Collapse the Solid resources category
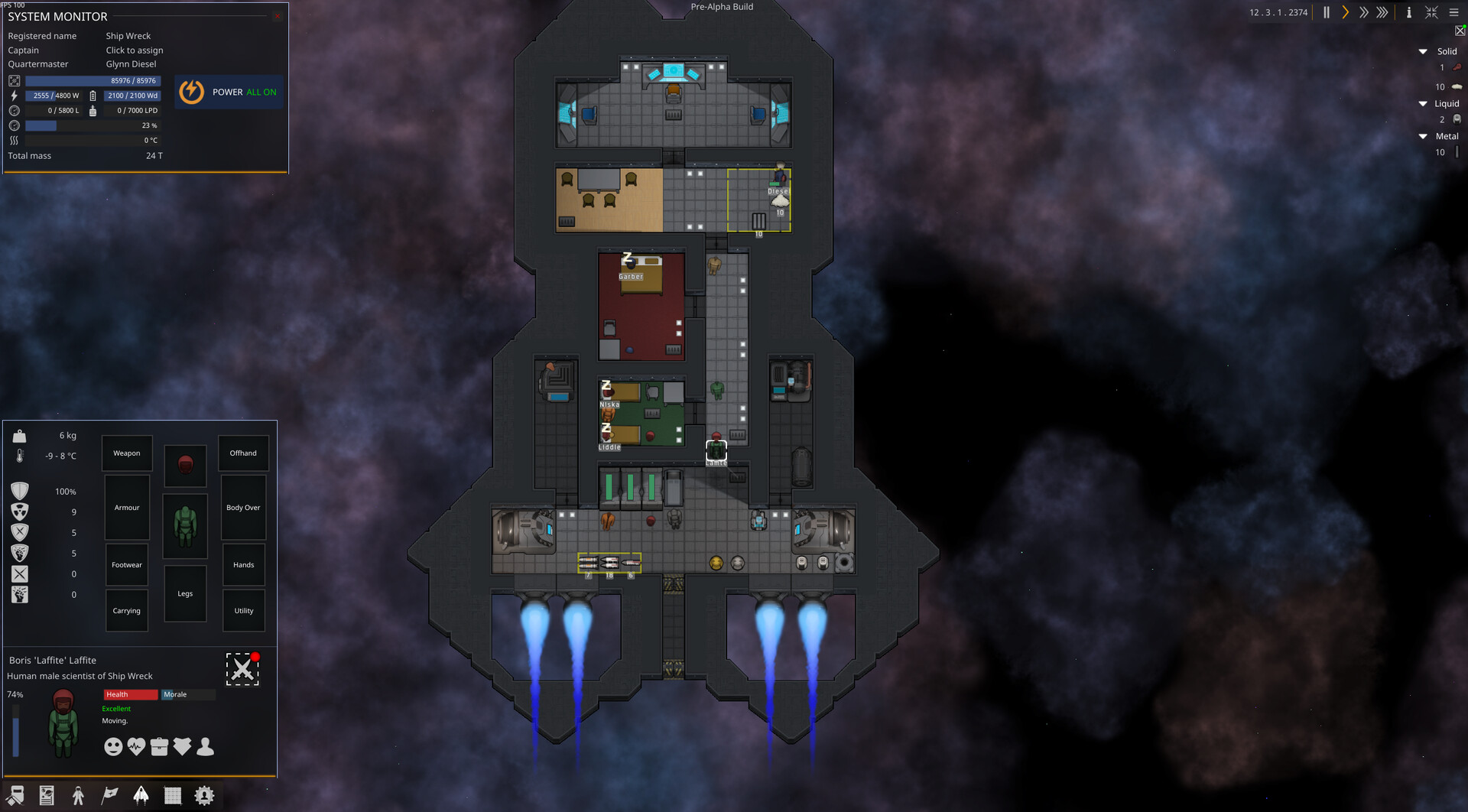Viewport: 1468px width, 812px height. pos(1423,51)
